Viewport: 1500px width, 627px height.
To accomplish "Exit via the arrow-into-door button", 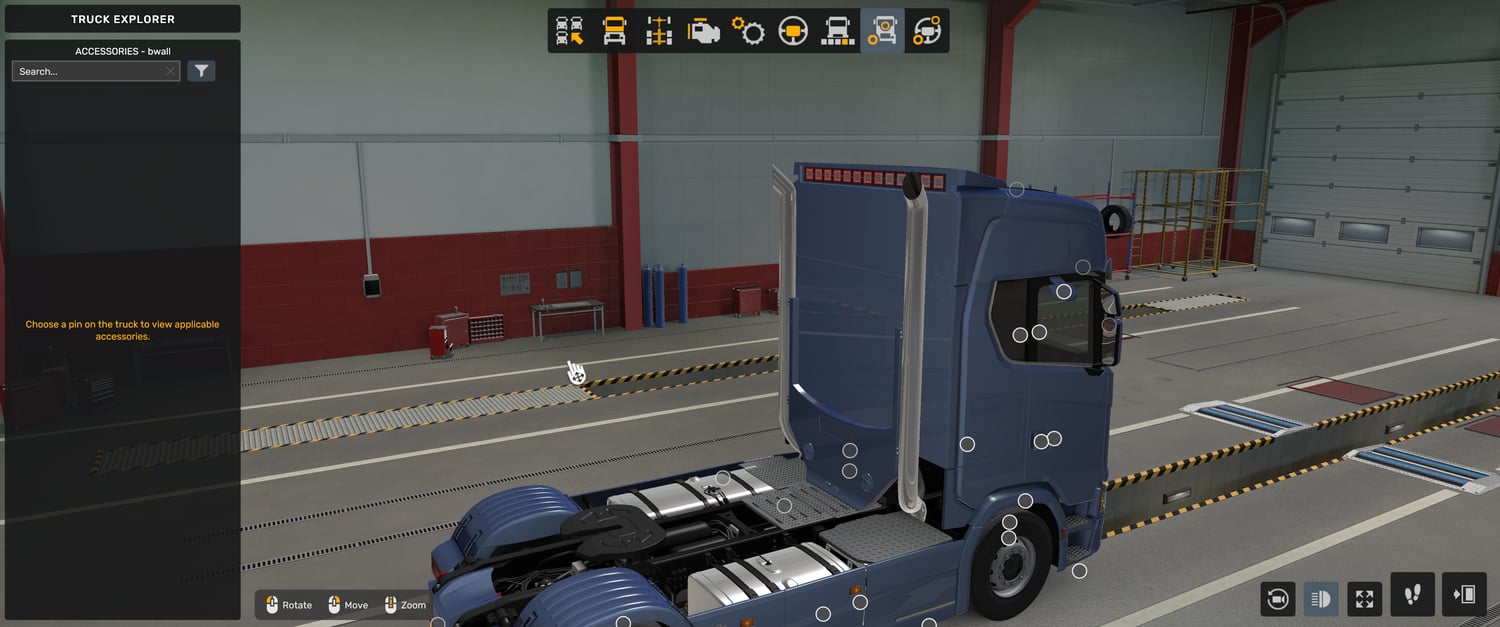I will [1464, 595].
